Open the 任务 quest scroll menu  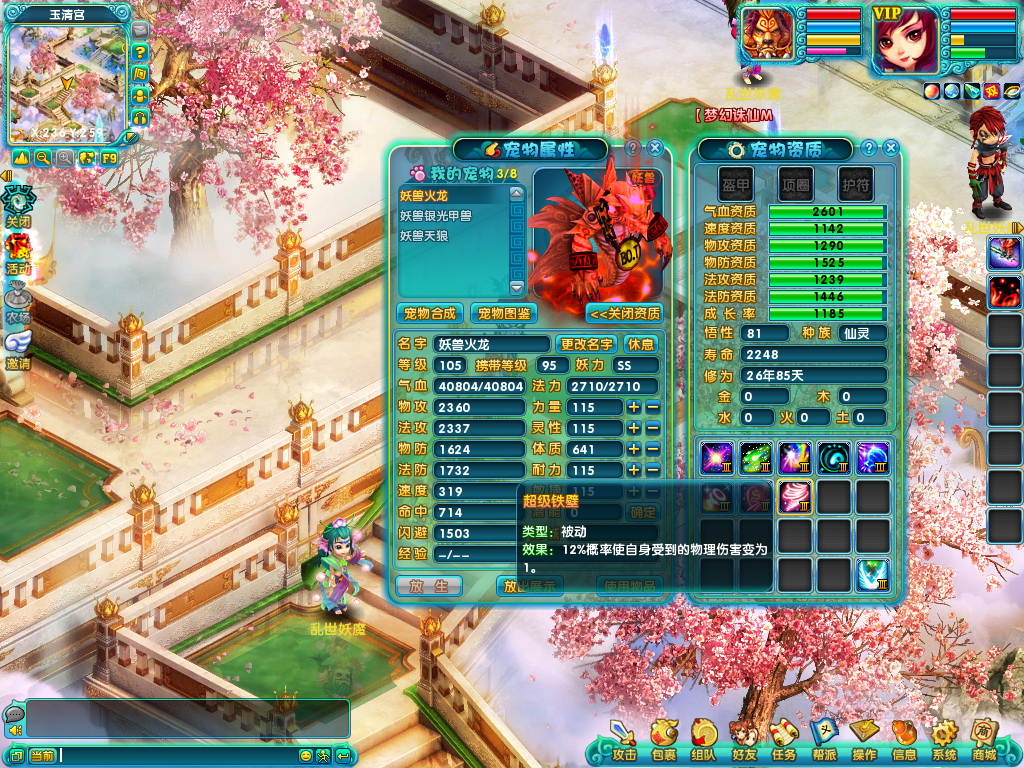click(x=784, y=741)
